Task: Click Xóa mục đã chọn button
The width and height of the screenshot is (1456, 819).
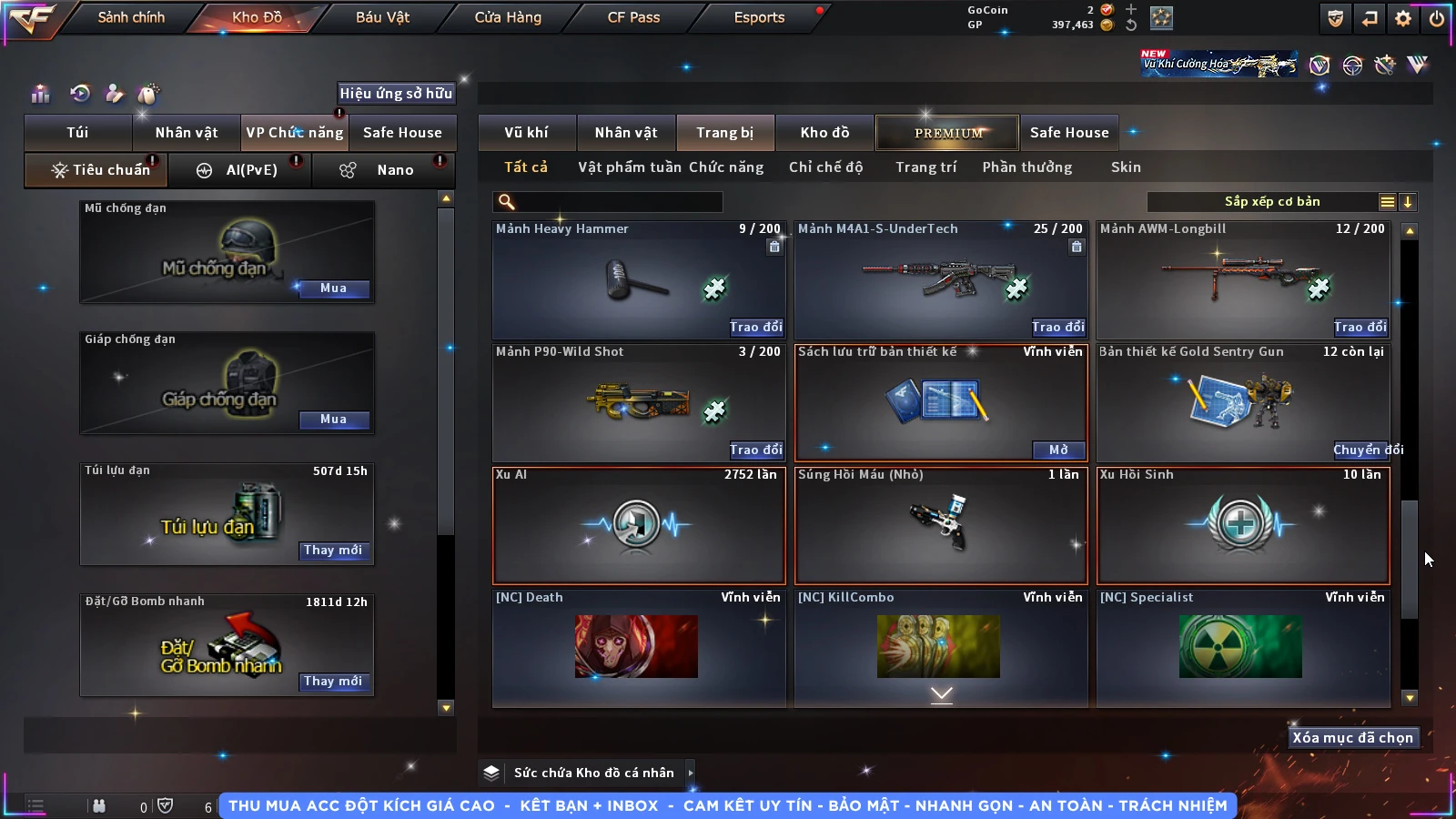Action: [1352, 738]
